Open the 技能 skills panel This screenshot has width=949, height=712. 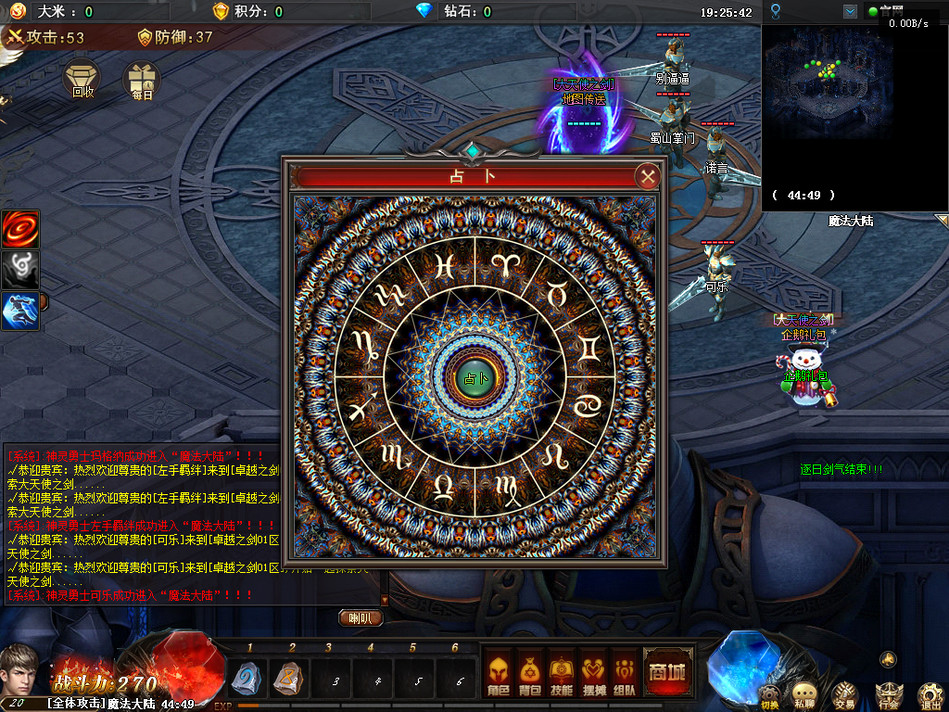click(x=562, y=676)
